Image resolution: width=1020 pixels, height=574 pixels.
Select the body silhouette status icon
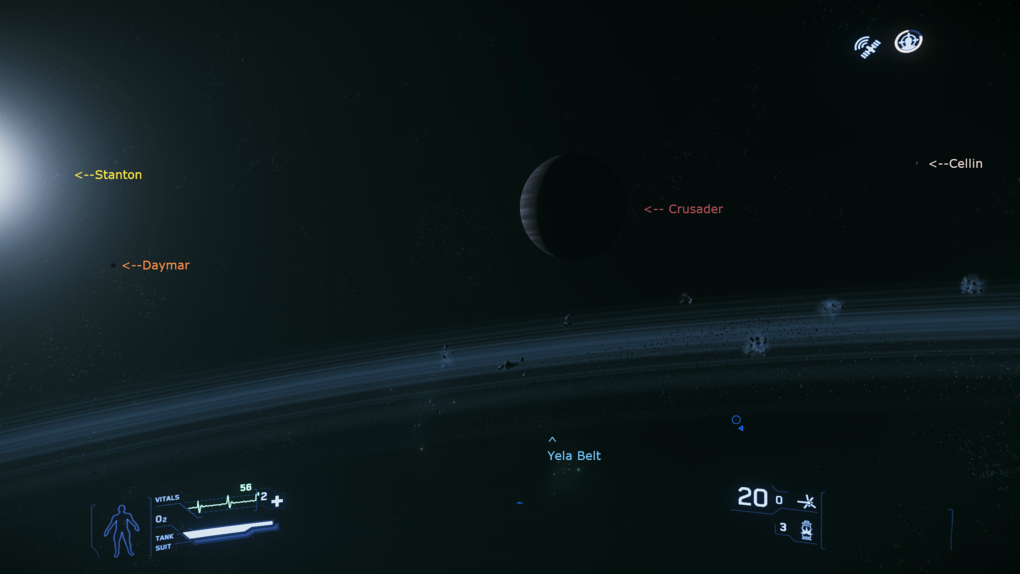(122, 529)
